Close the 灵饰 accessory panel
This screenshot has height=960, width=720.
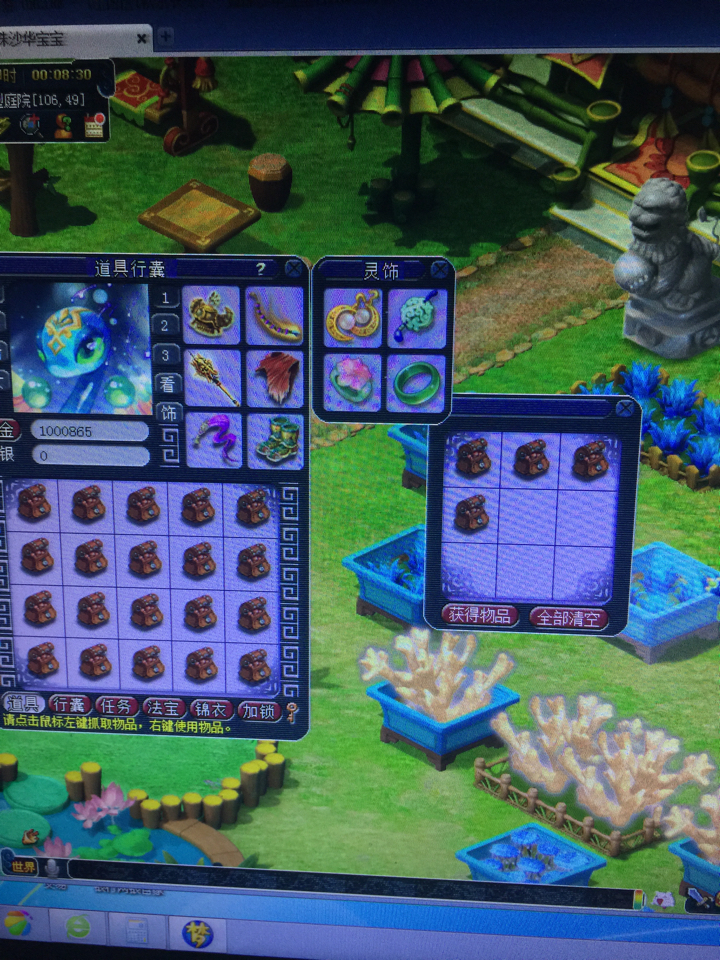[x=439, y=269]
